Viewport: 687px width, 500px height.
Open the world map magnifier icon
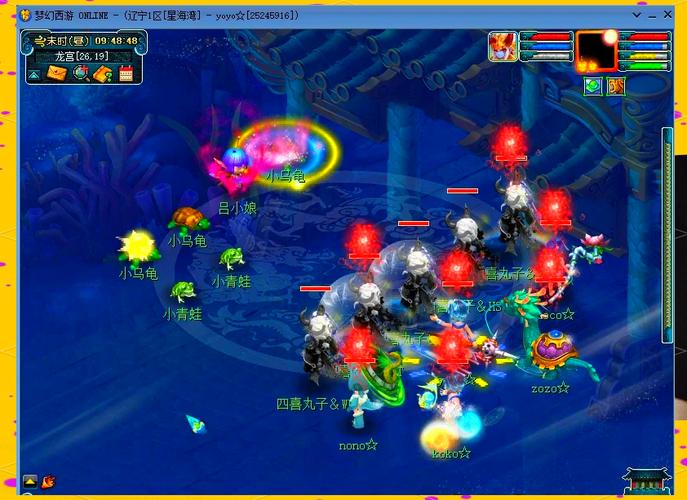[x=79, y=74]
